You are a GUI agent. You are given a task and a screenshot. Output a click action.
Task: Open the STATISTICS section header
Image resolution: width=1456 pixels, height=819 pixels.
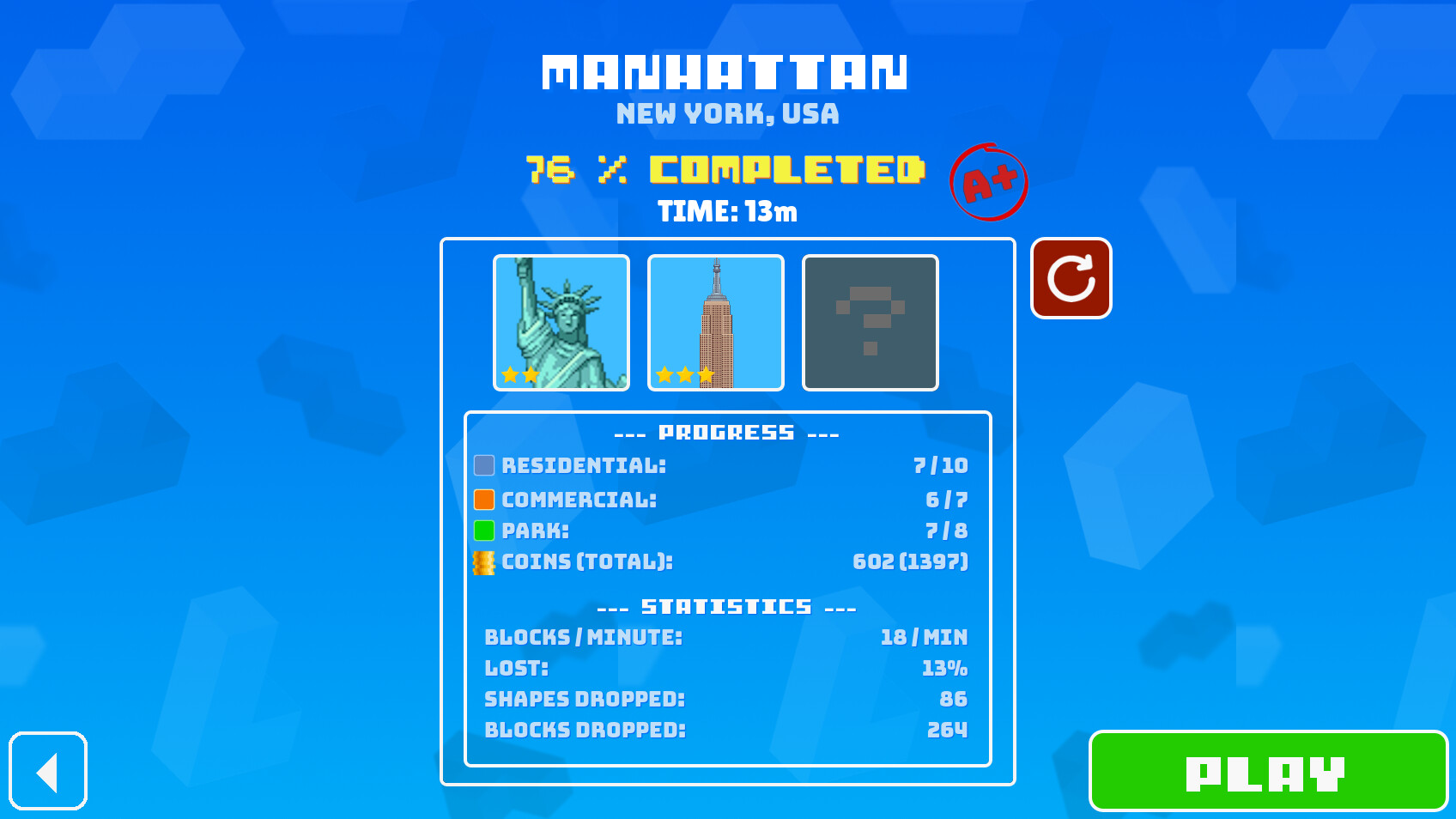[727, 605]
